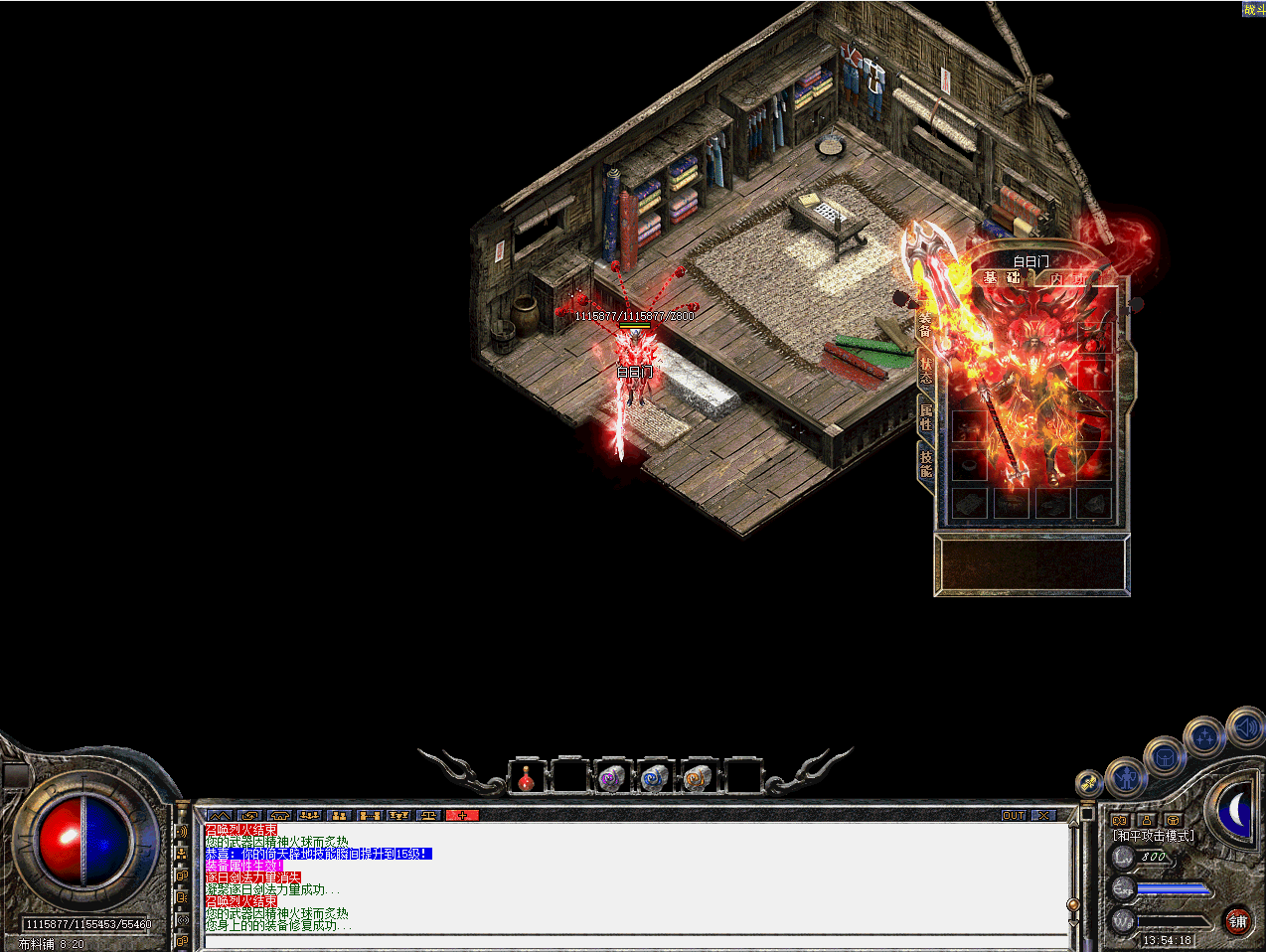This screenshot has height=952, width=1266.
Task: Switch to the 状态 side tab
Action: [x=925, y=370]
